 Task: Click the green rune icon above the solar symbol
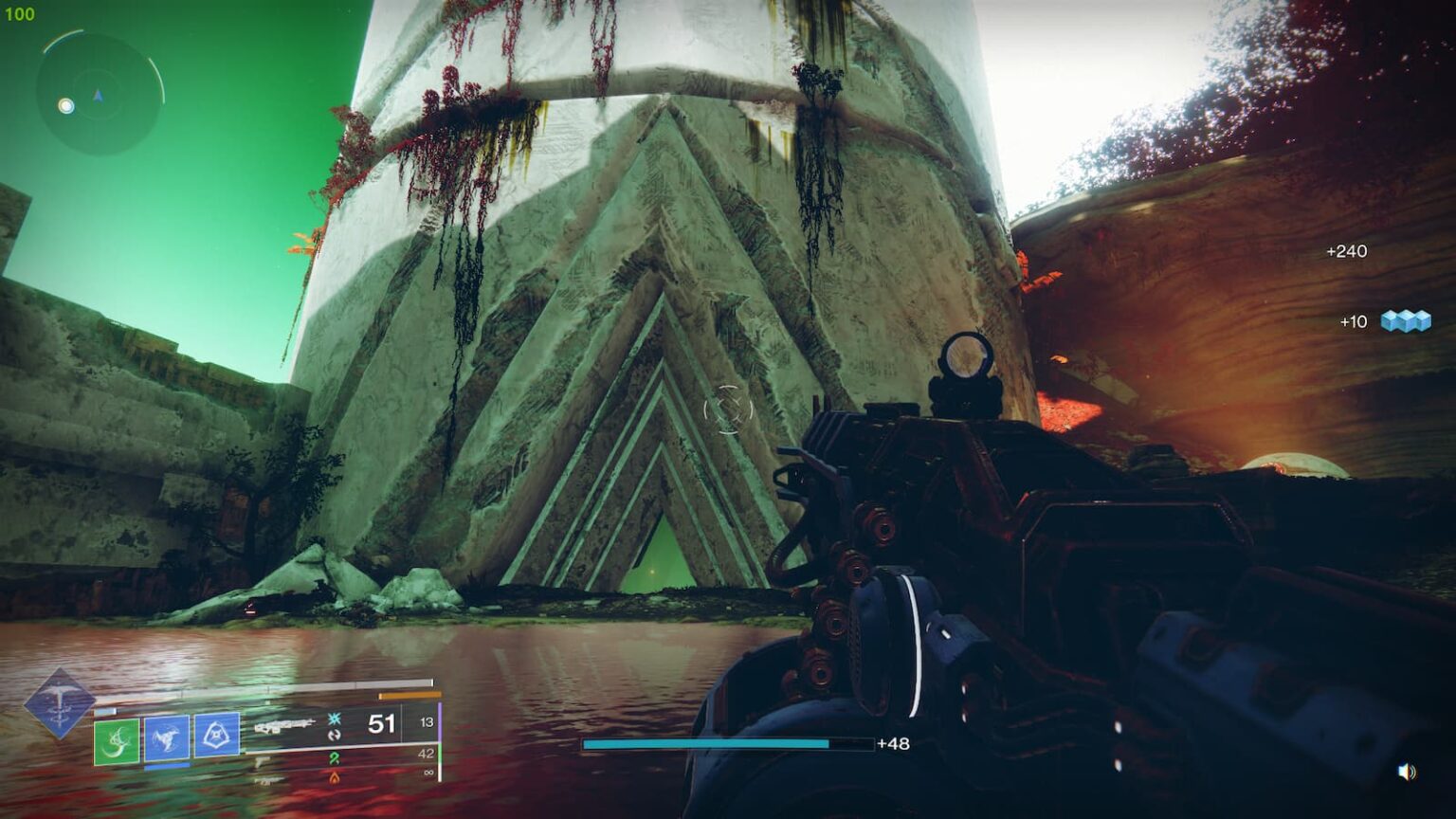pos(335,759)
